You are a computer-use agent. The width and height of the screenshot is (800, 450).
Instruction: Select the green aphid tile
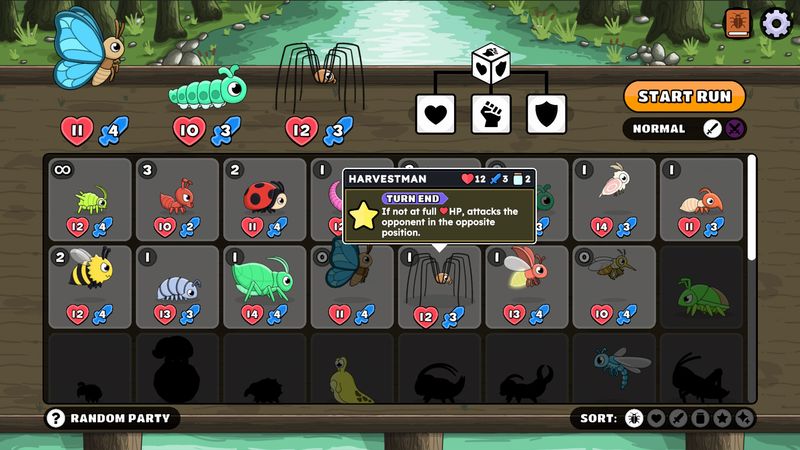(90, 200)
